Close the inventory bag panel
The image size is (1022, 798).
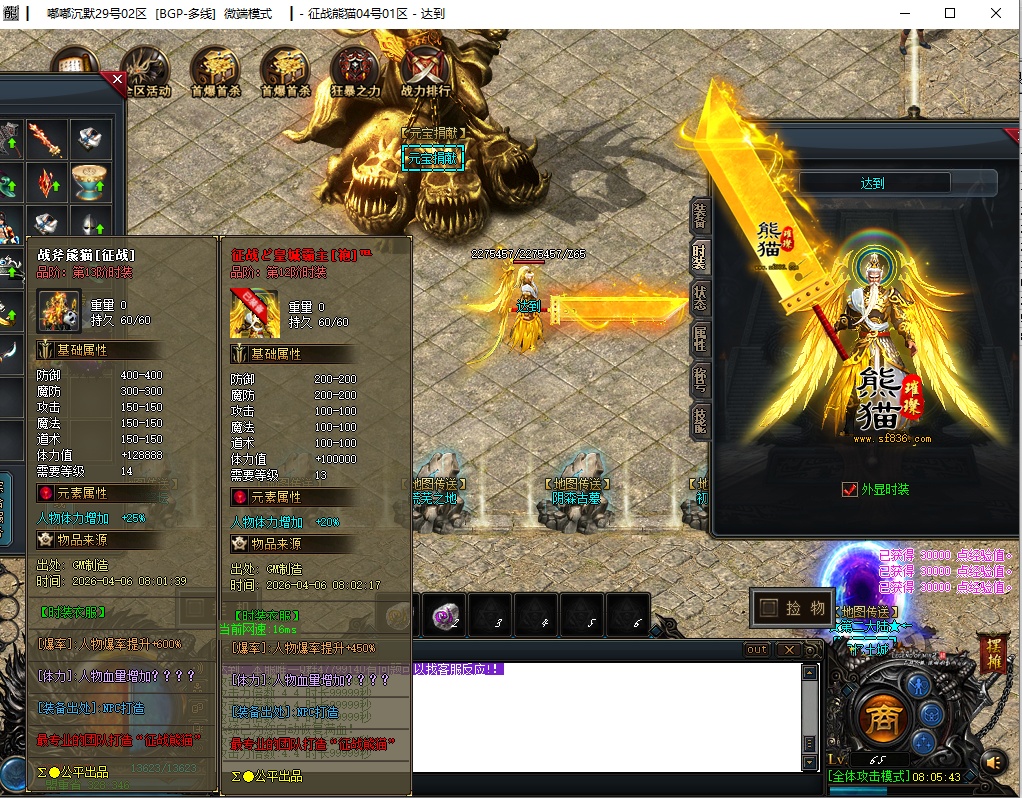(117, 80)
